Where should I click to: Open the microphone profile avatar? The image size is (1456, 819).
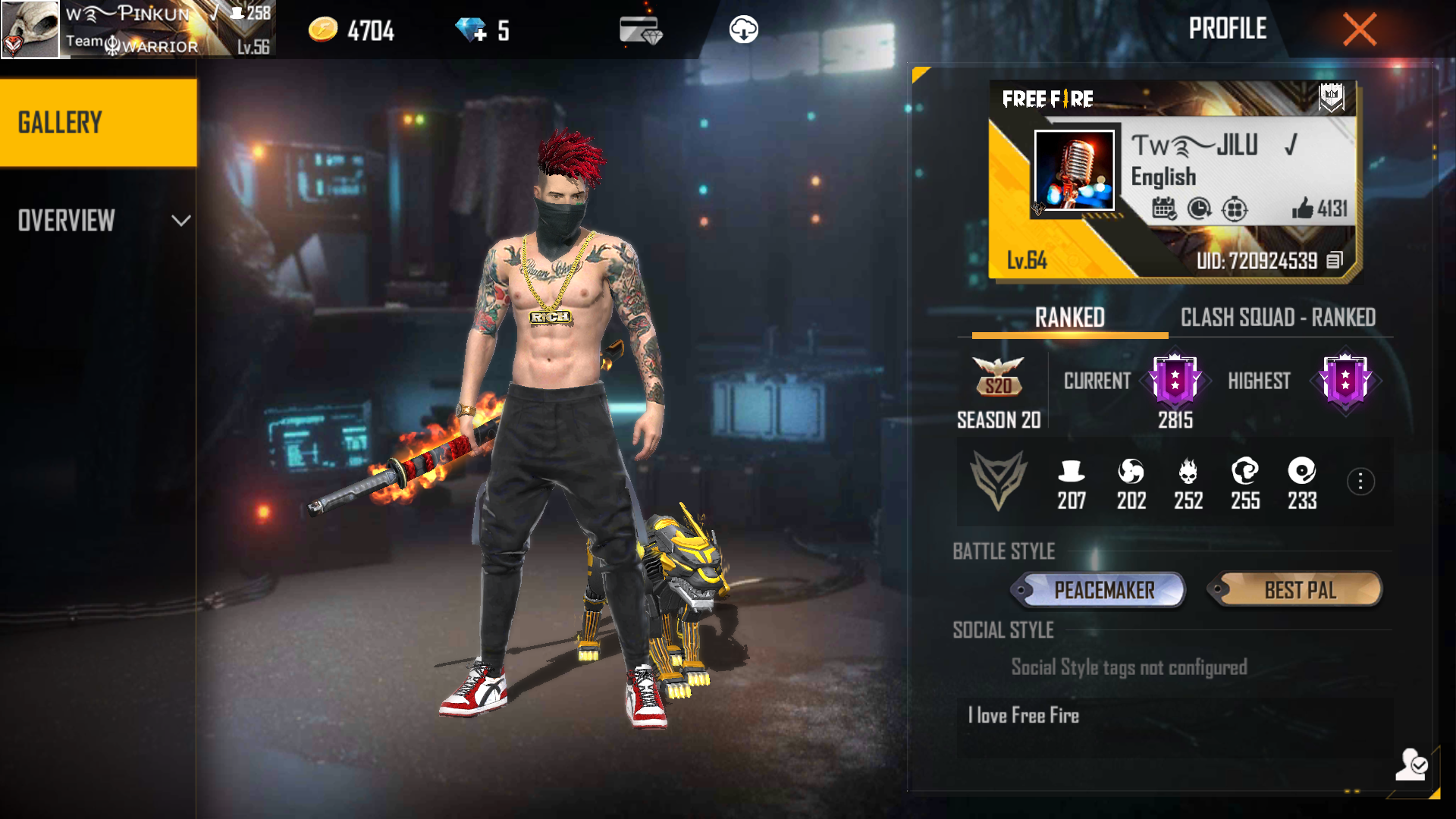coord(1074,171)
